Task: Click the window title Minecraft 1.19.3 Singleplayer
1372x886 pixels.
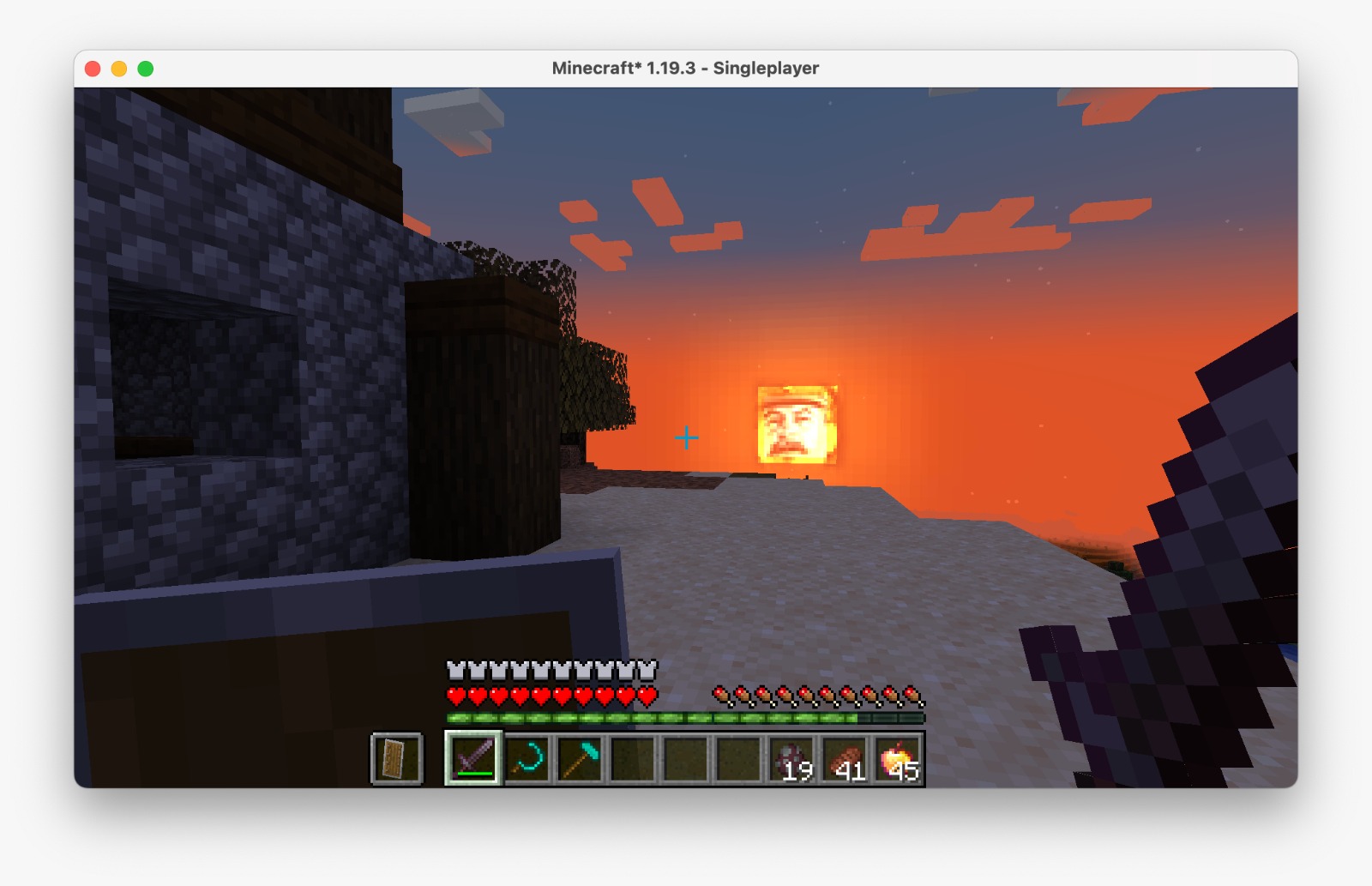Action: (686, 67)
